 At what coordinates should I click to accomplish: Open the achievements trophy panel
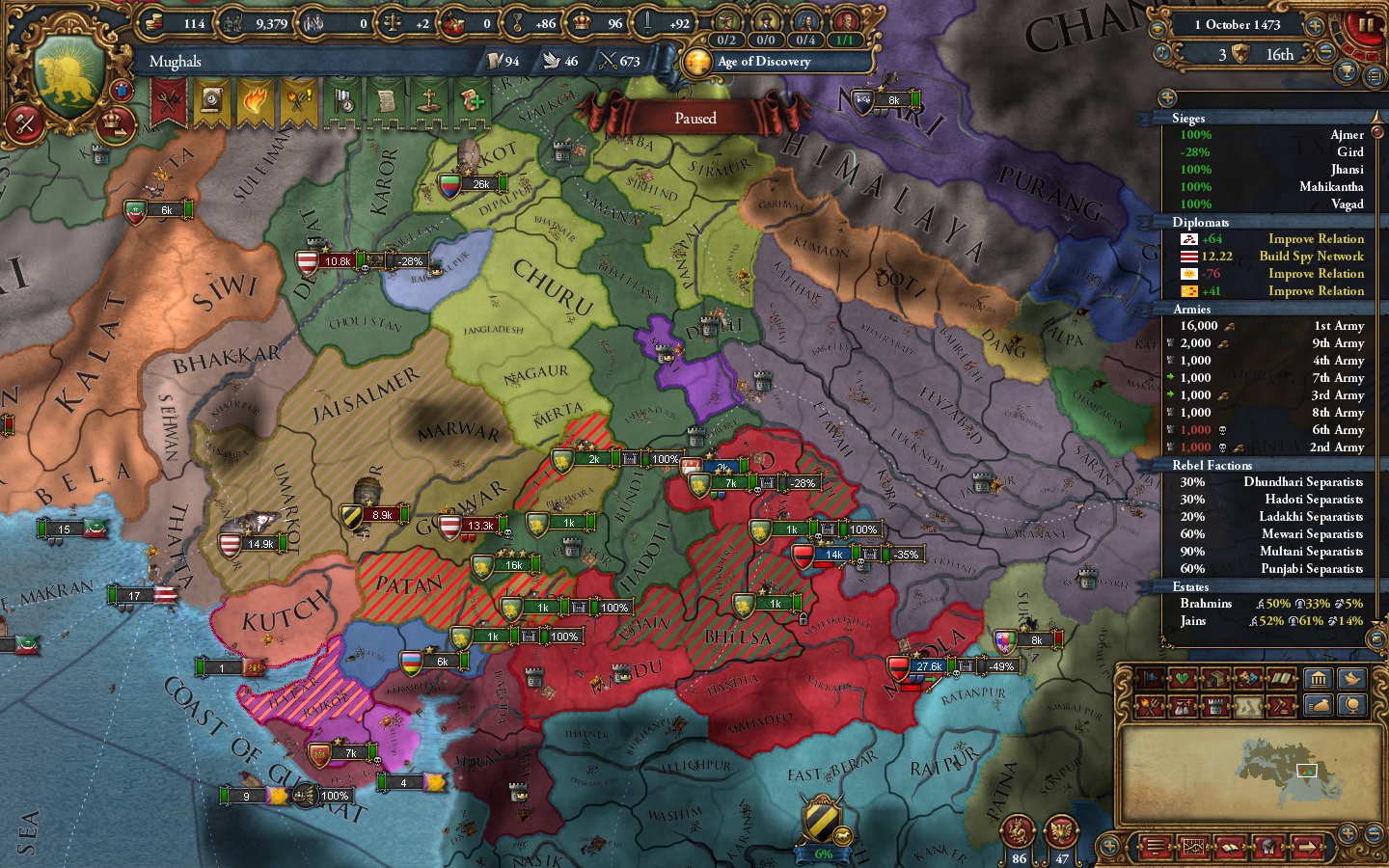[x=1347, y=72]
